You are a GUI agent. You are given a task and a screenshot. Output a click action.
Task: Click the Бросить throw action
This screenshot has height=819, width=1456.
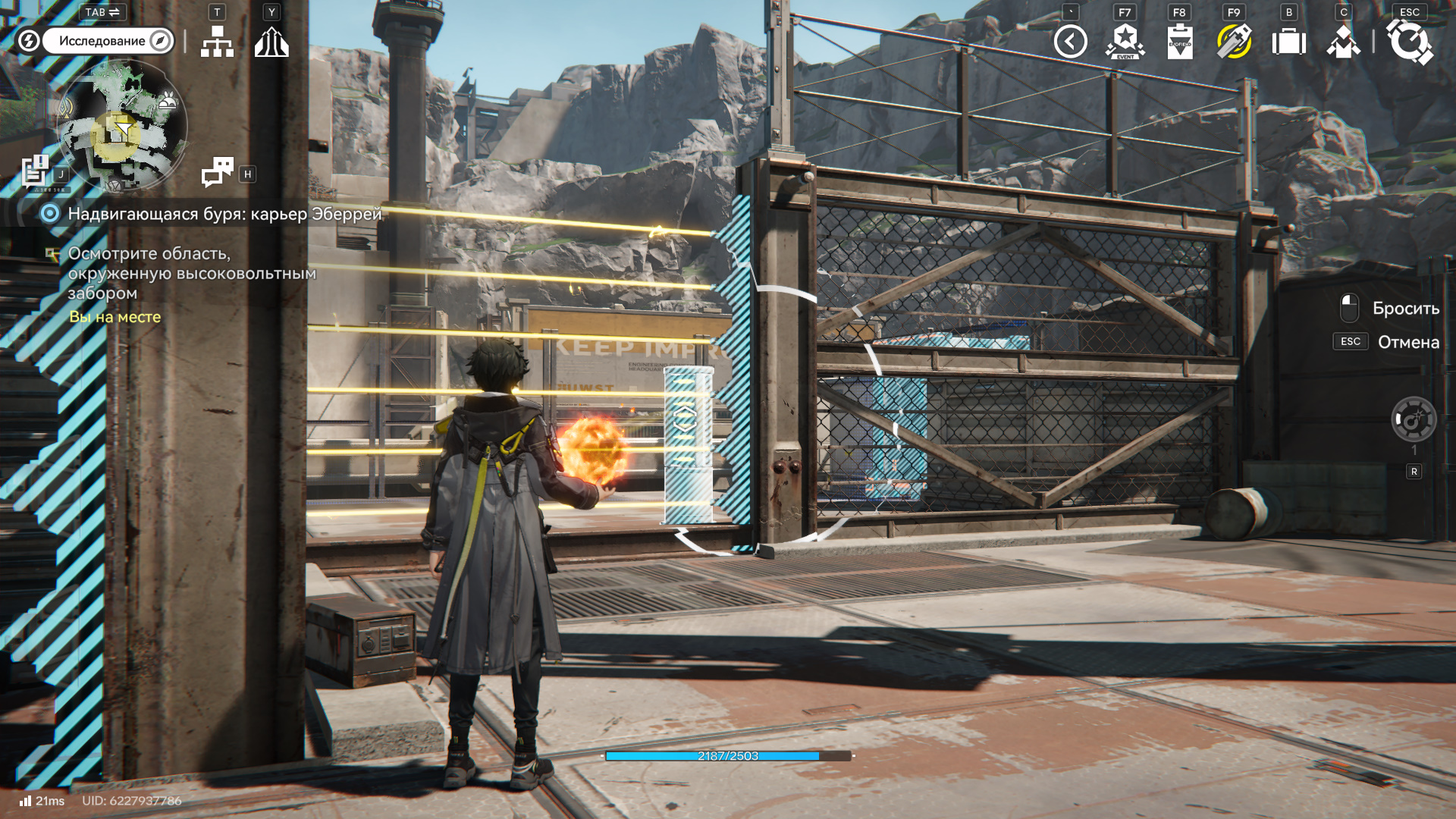[1404, 309]
